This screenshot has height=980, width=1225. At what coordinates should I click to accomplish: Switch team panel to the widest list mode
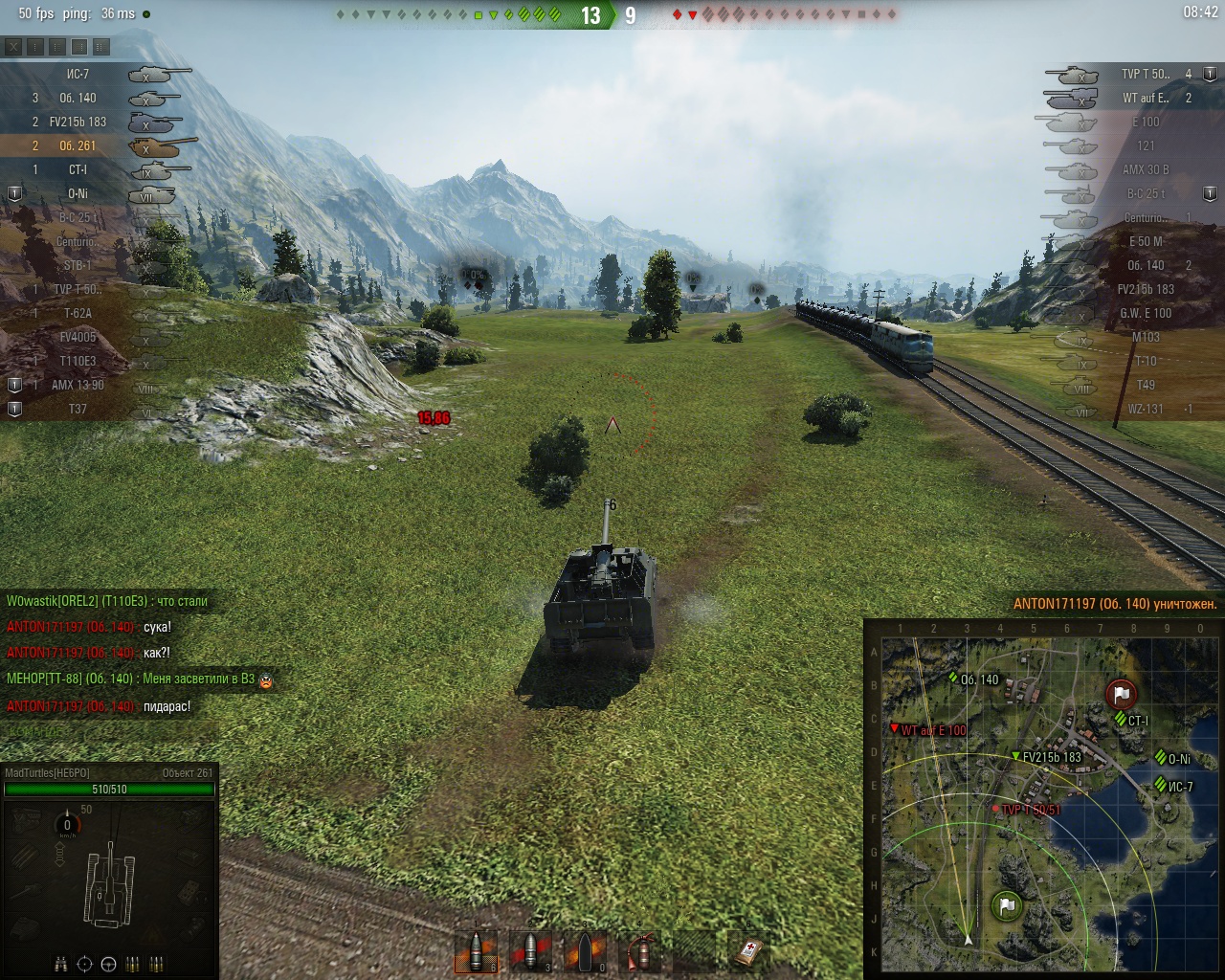tap(101, 47)
